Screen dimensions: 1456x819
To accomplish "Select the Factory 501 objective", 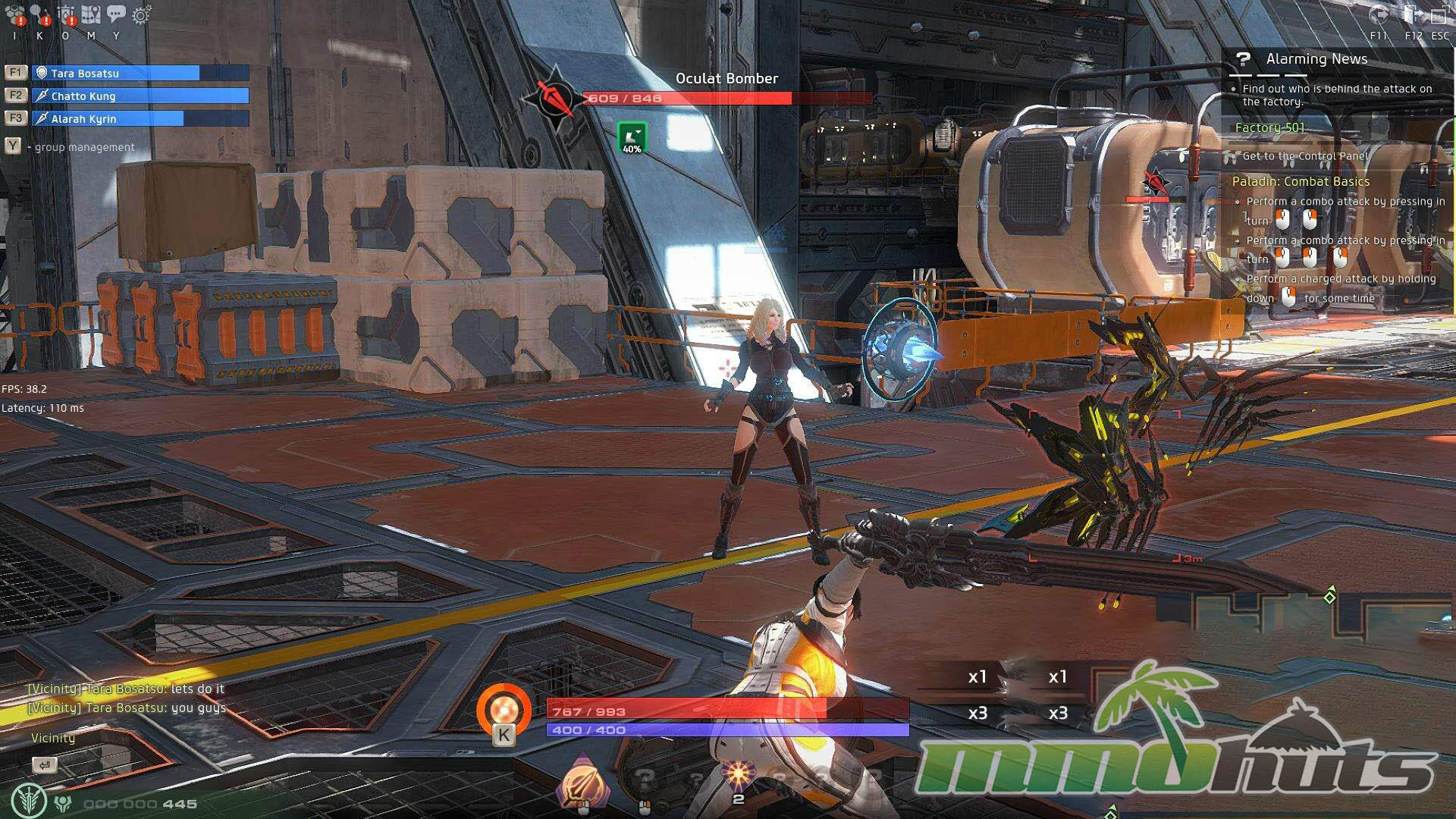I will coord(1270,127).
